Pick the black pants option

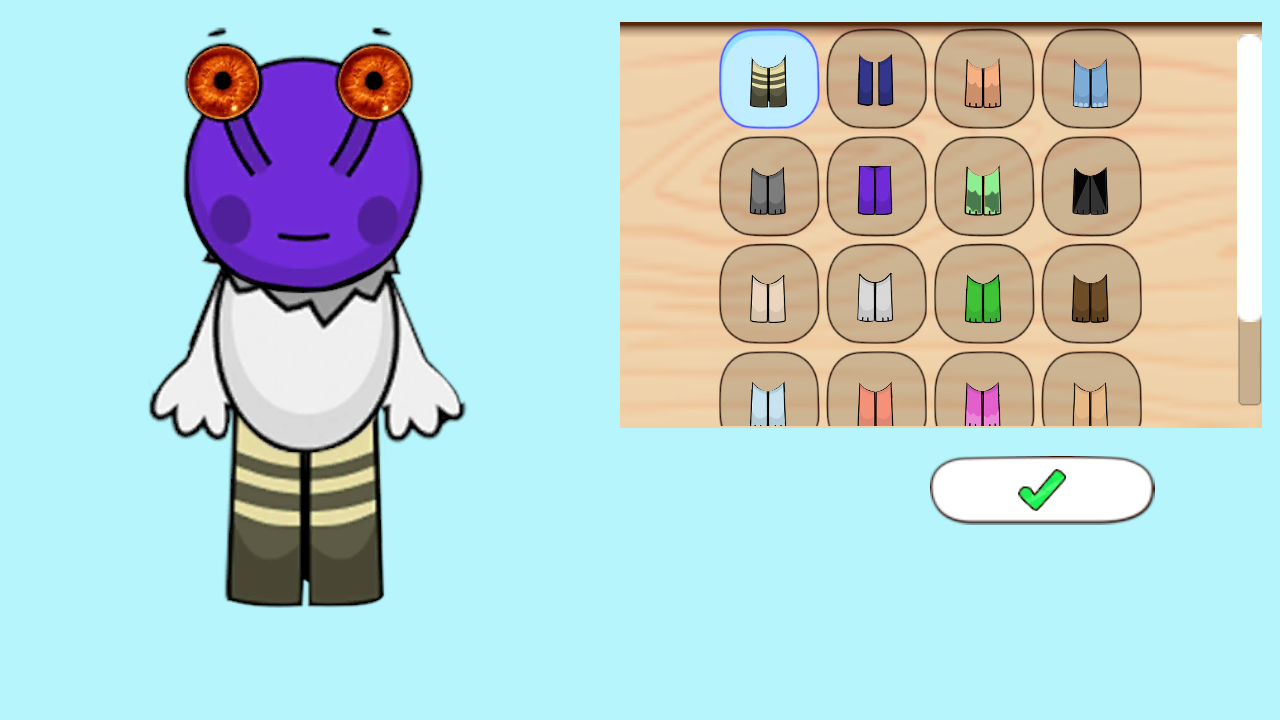pyautogui.click(x=1091, y=186)
